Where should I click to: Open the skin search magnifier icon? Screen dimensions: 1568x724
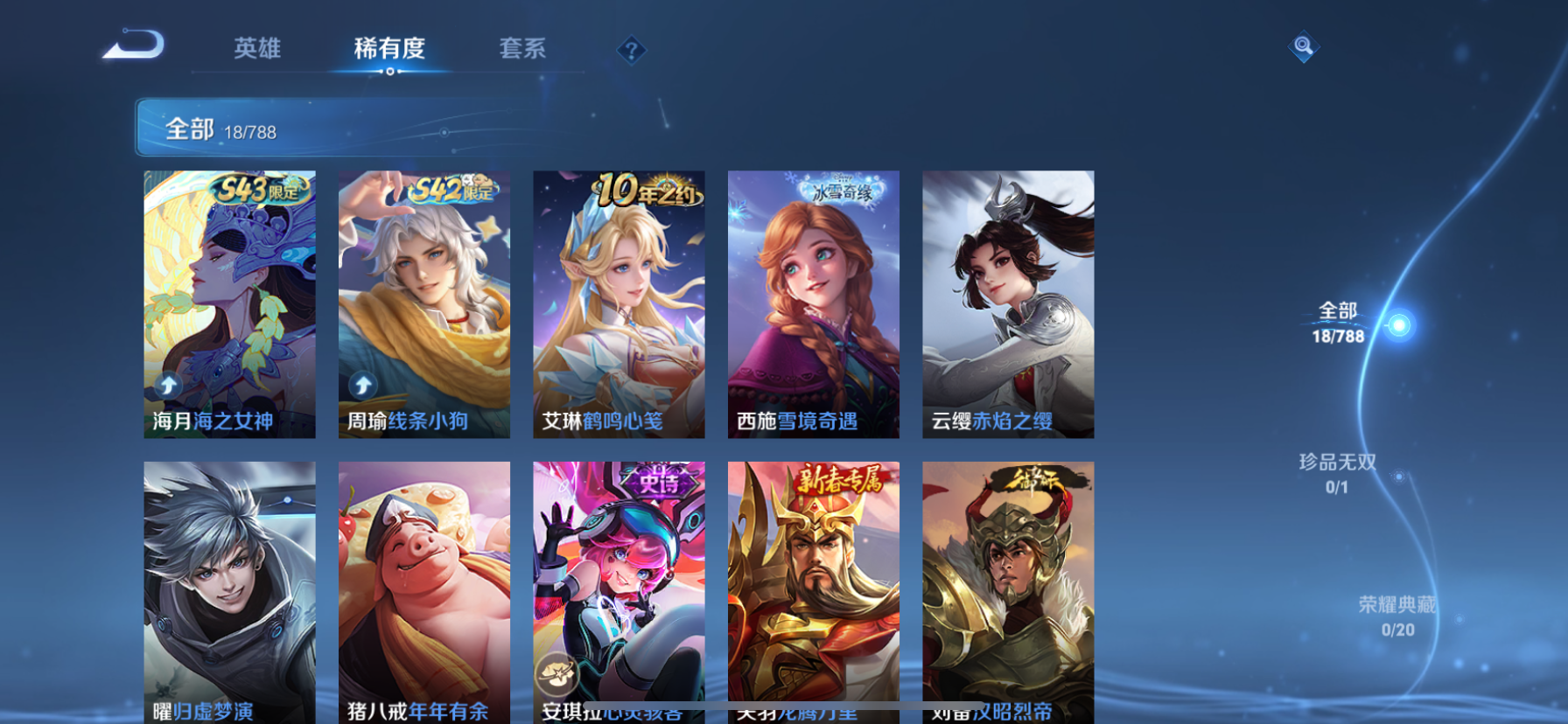point(1303,45)
